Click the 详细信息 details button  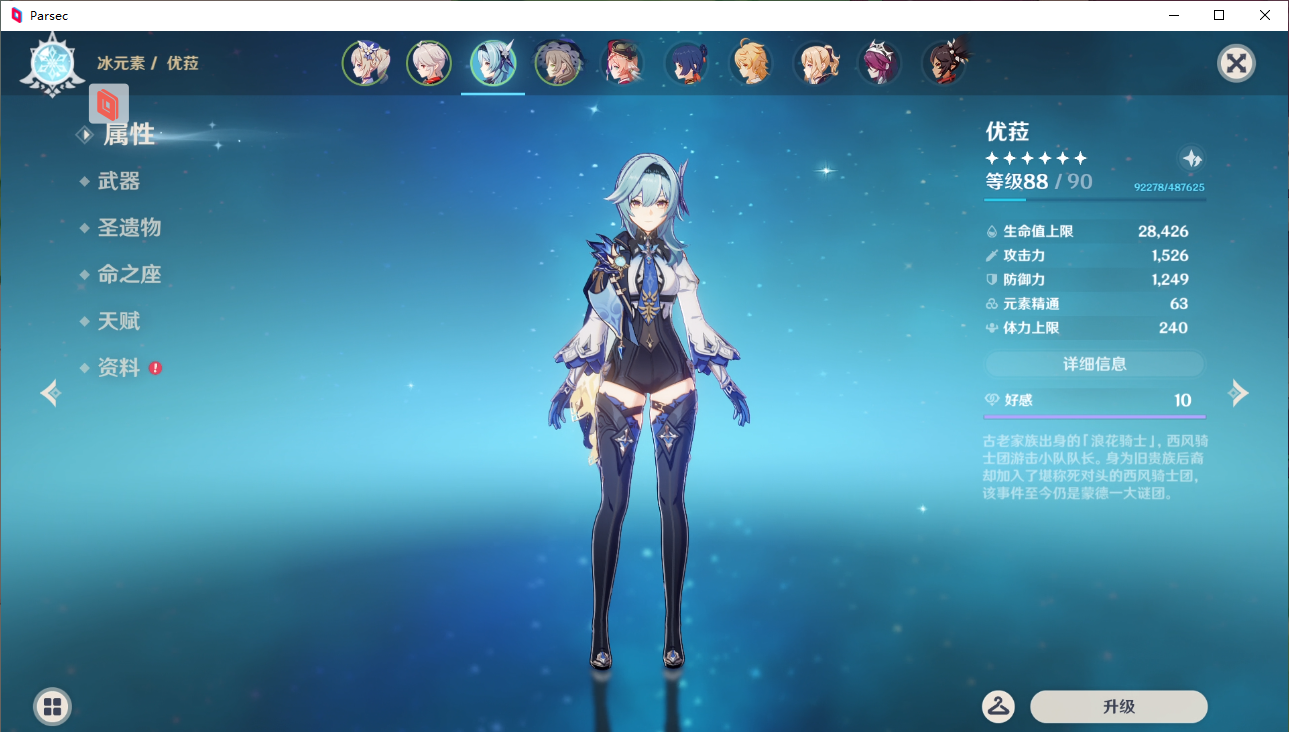coord(1094,364)
